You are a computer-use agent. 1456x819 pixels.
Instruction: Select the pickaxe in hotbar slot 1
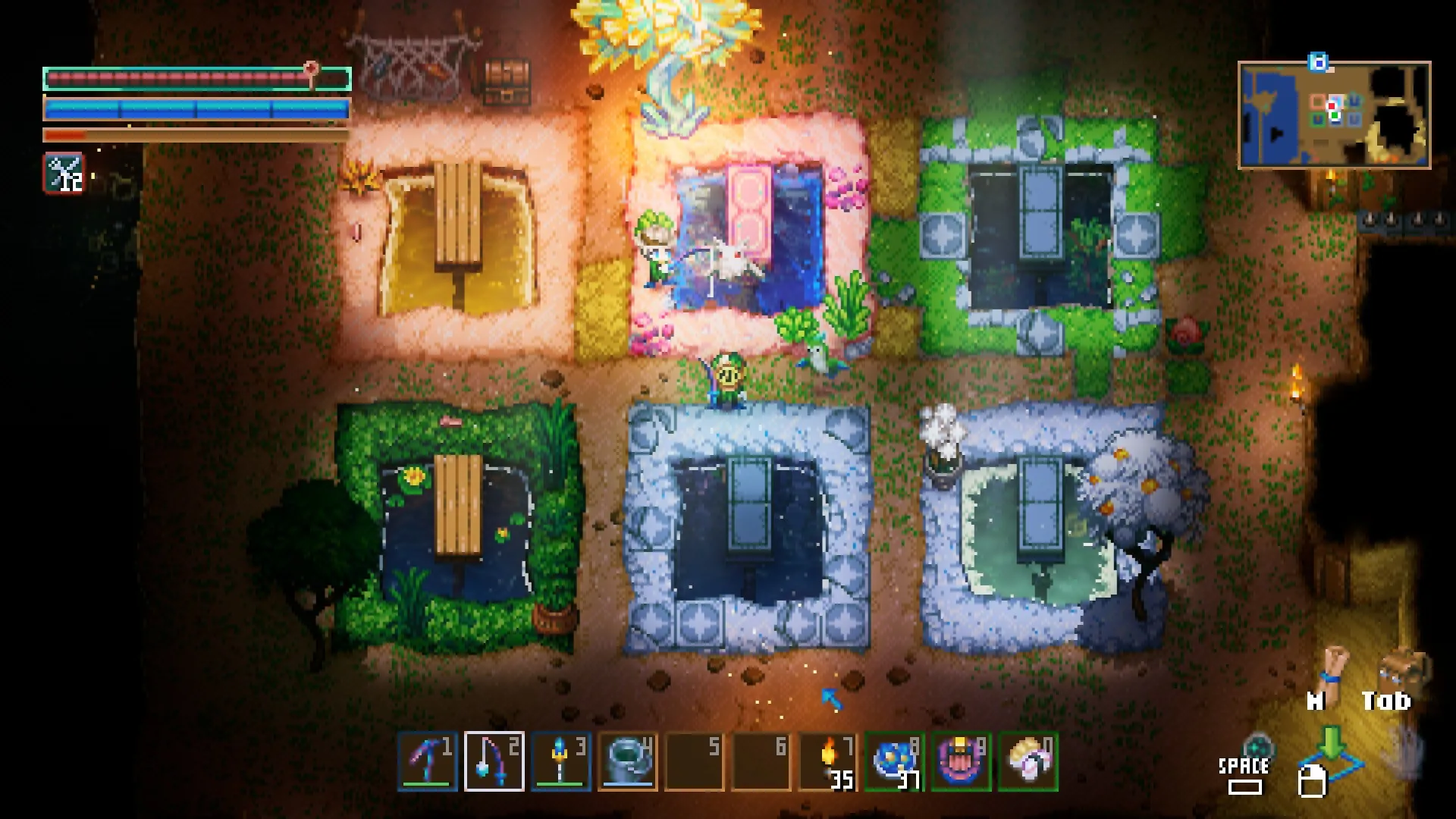pos(428,761)
